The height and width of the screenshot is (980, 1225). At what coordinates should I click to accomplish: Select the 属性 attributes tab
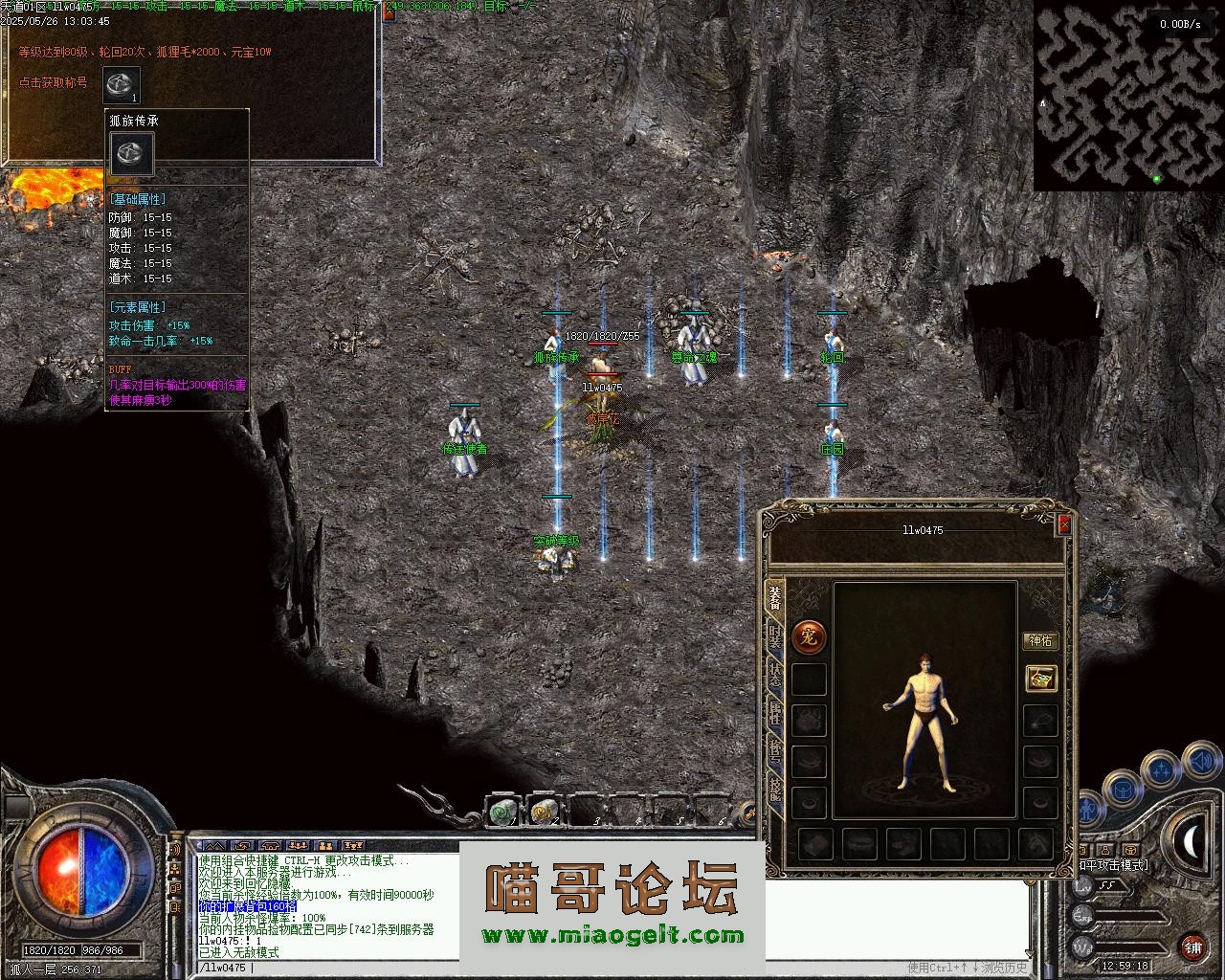pyautogui.click(x=774, y=716)
